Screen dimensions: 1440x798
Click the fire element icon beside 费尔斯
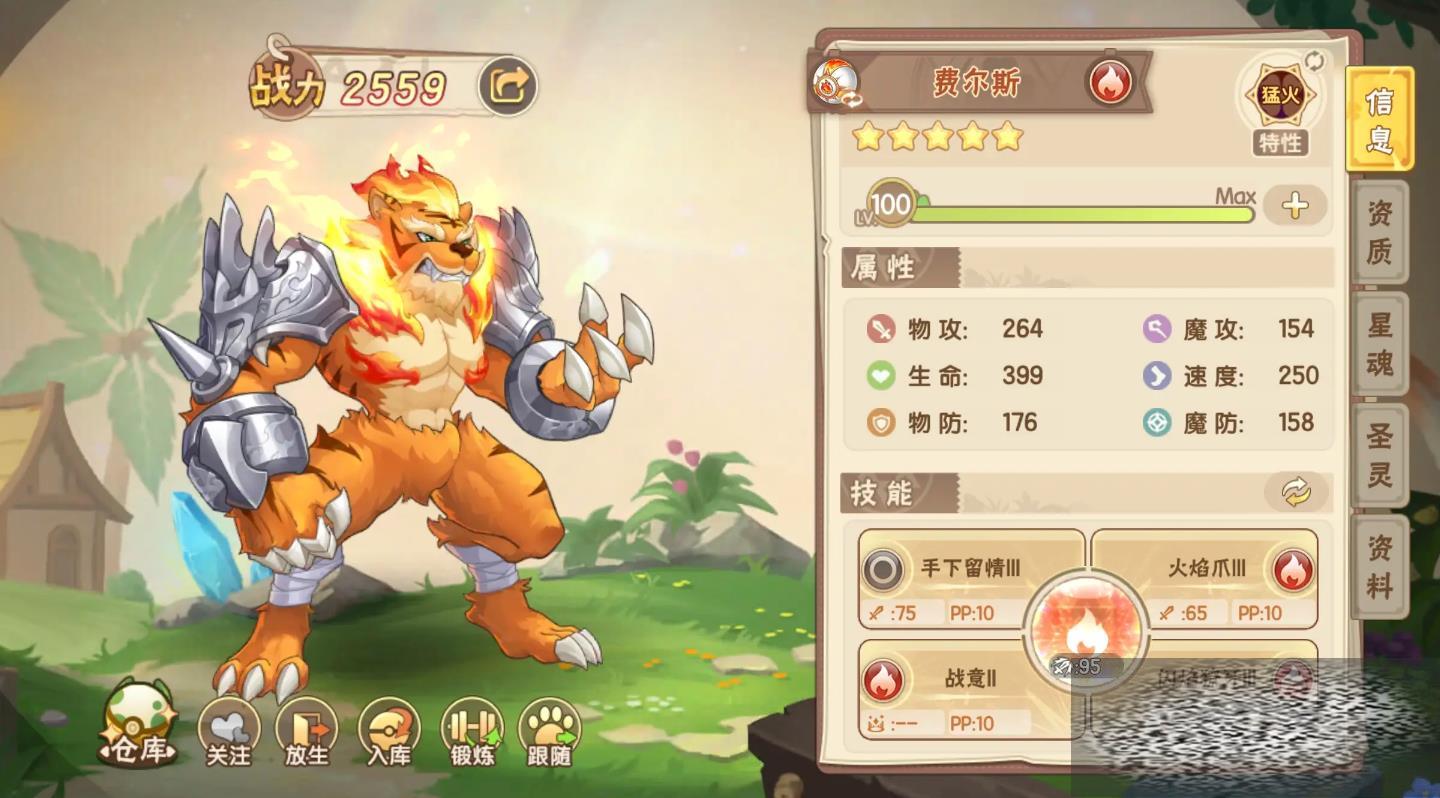1109,82
